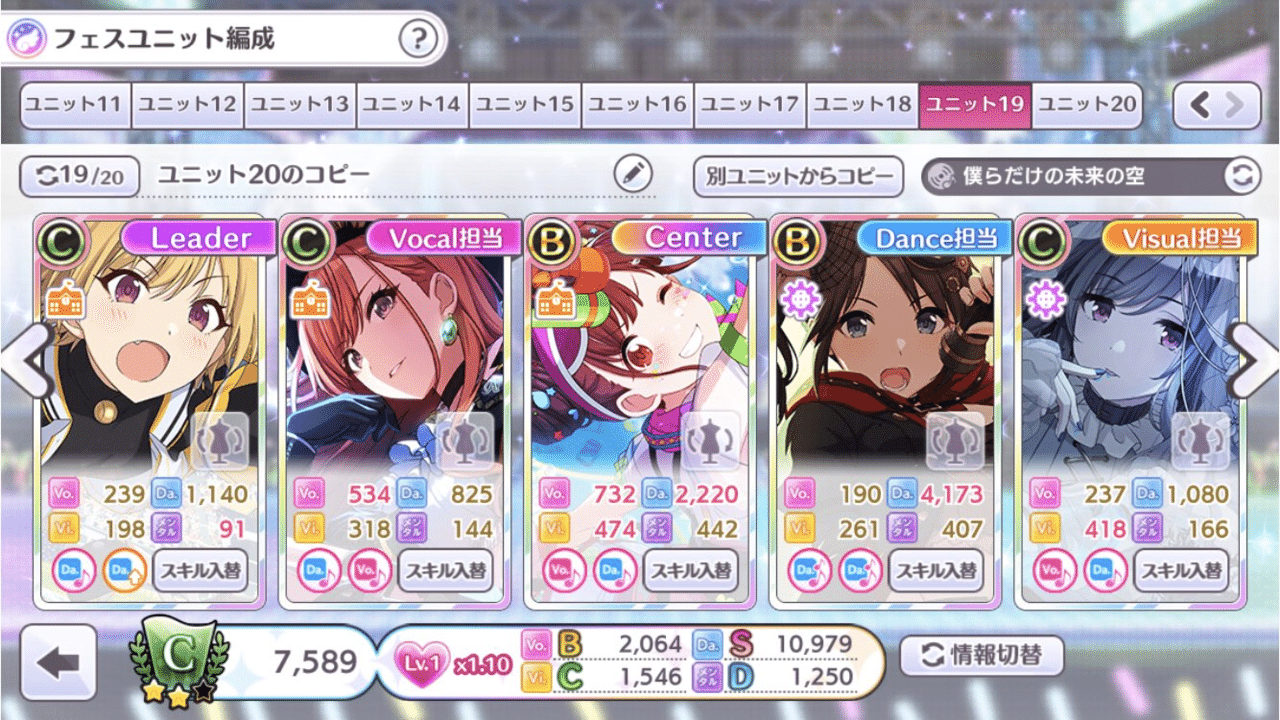Screen dimensions: 1280x720
Task: Select the ユニット11 tab
Action: [x=74, y=104]
